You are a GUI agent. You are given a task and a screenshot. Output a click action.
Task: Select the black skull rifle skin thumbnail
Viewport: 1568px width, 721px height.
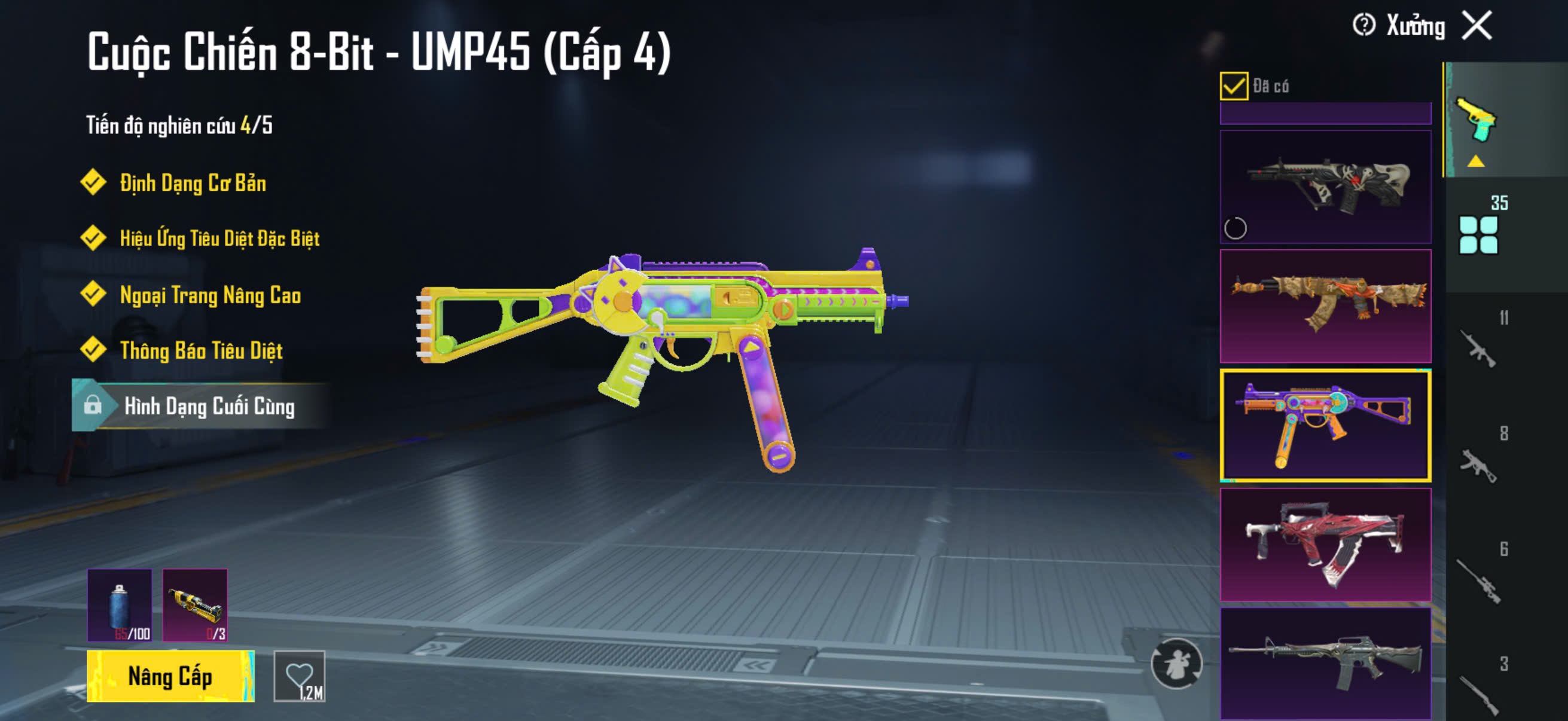click(x=1325, y=186)
